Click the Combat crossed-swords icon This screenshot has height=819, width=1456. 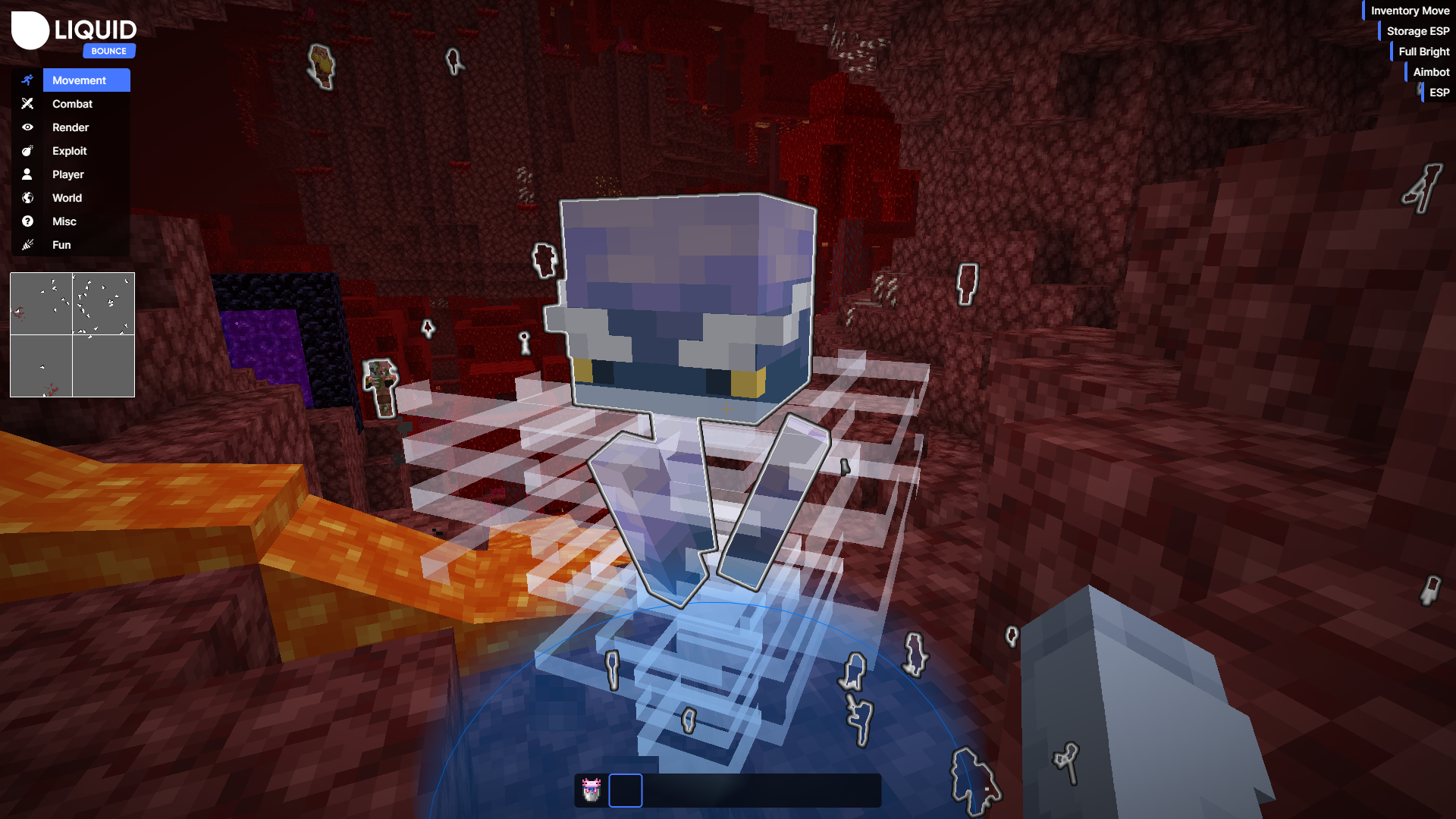[x=27, y=104]
